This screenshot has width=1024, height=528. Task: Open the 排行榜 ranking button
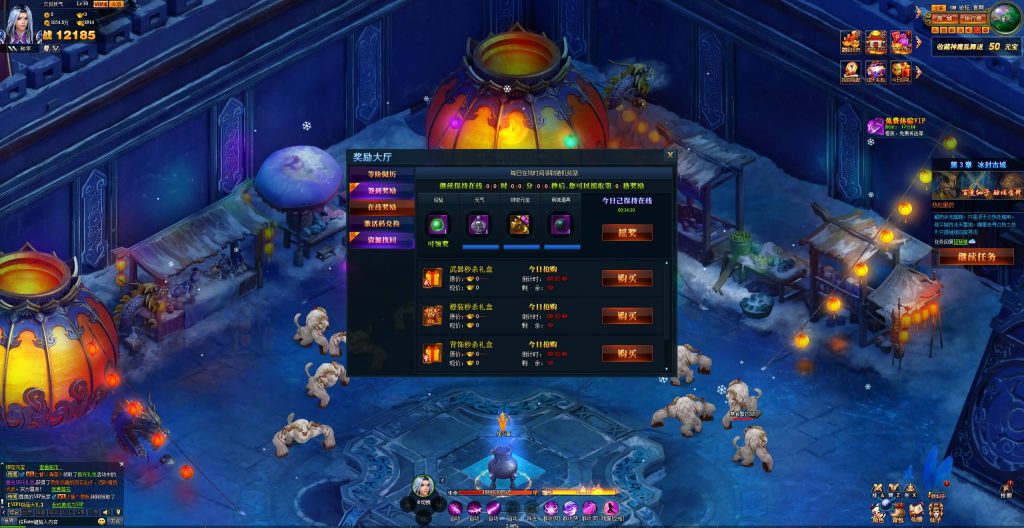pyautogui.click(x=975, y=18)
